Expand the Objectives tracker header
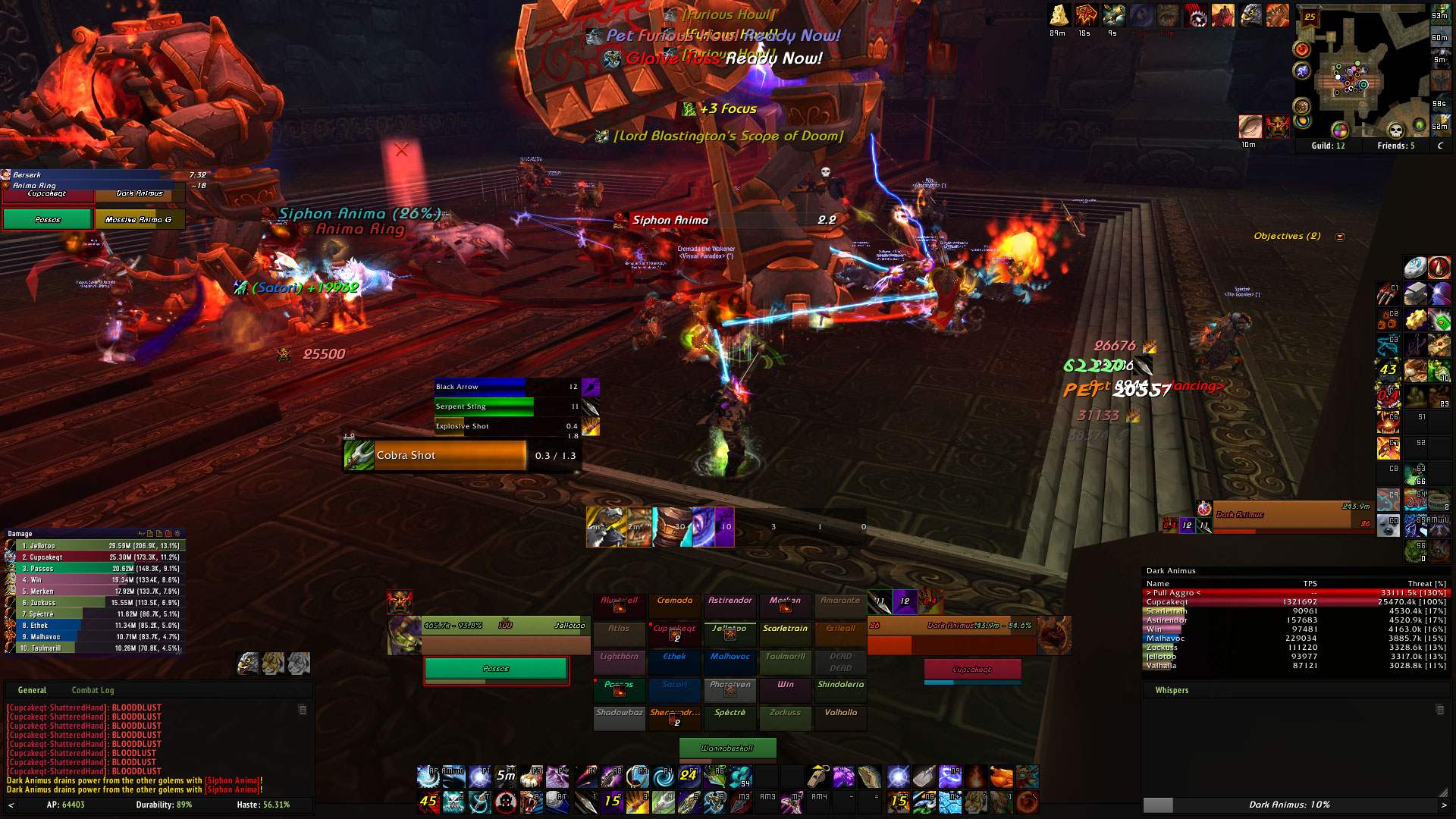The height and width of the screenshot is (819, 1456). point(1340,237)
